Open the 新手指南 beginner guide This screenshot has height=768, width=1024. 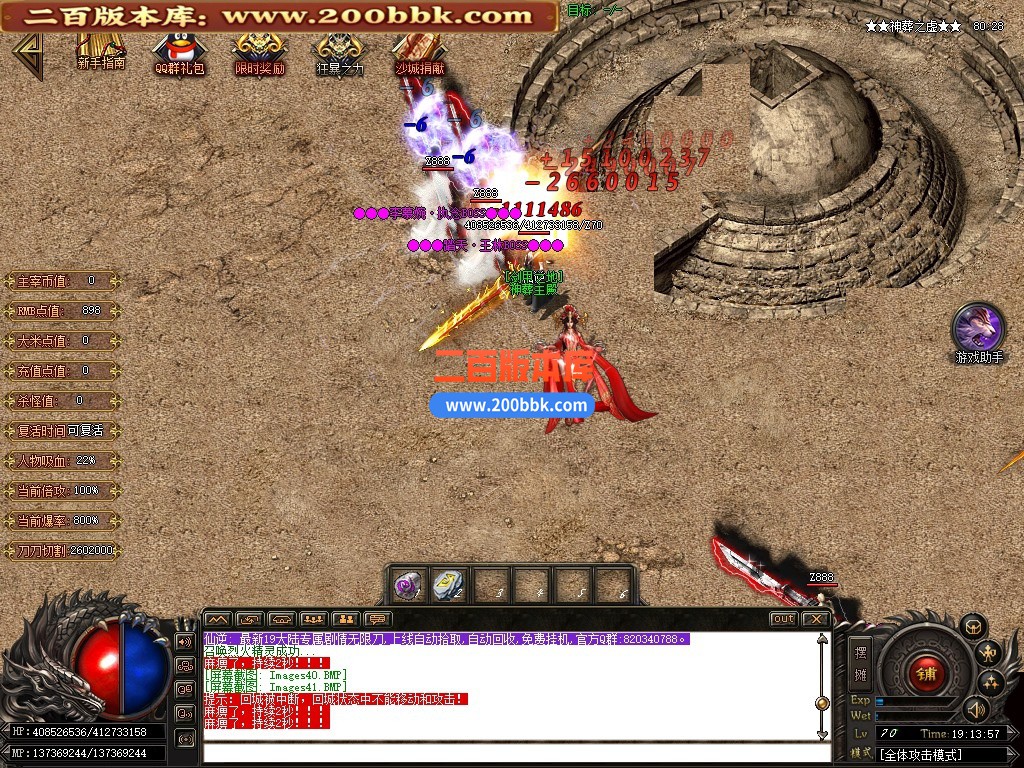coord(101,52)
